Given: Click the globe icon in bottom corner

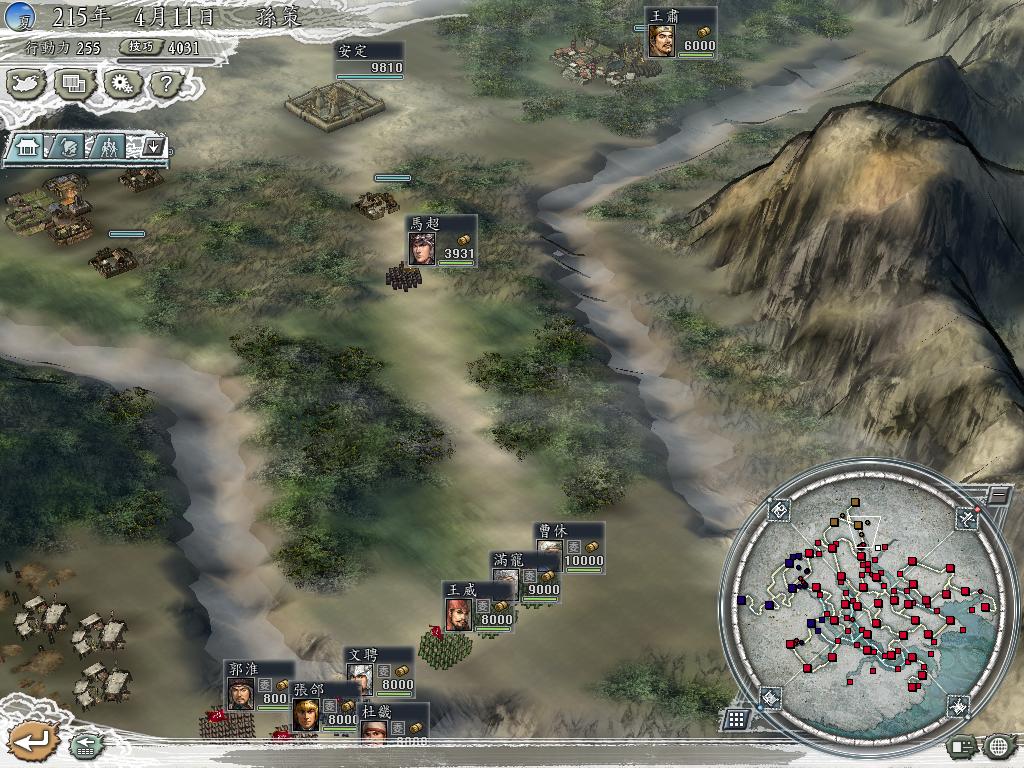Looking at the screenshot, I should pos(999,745).
